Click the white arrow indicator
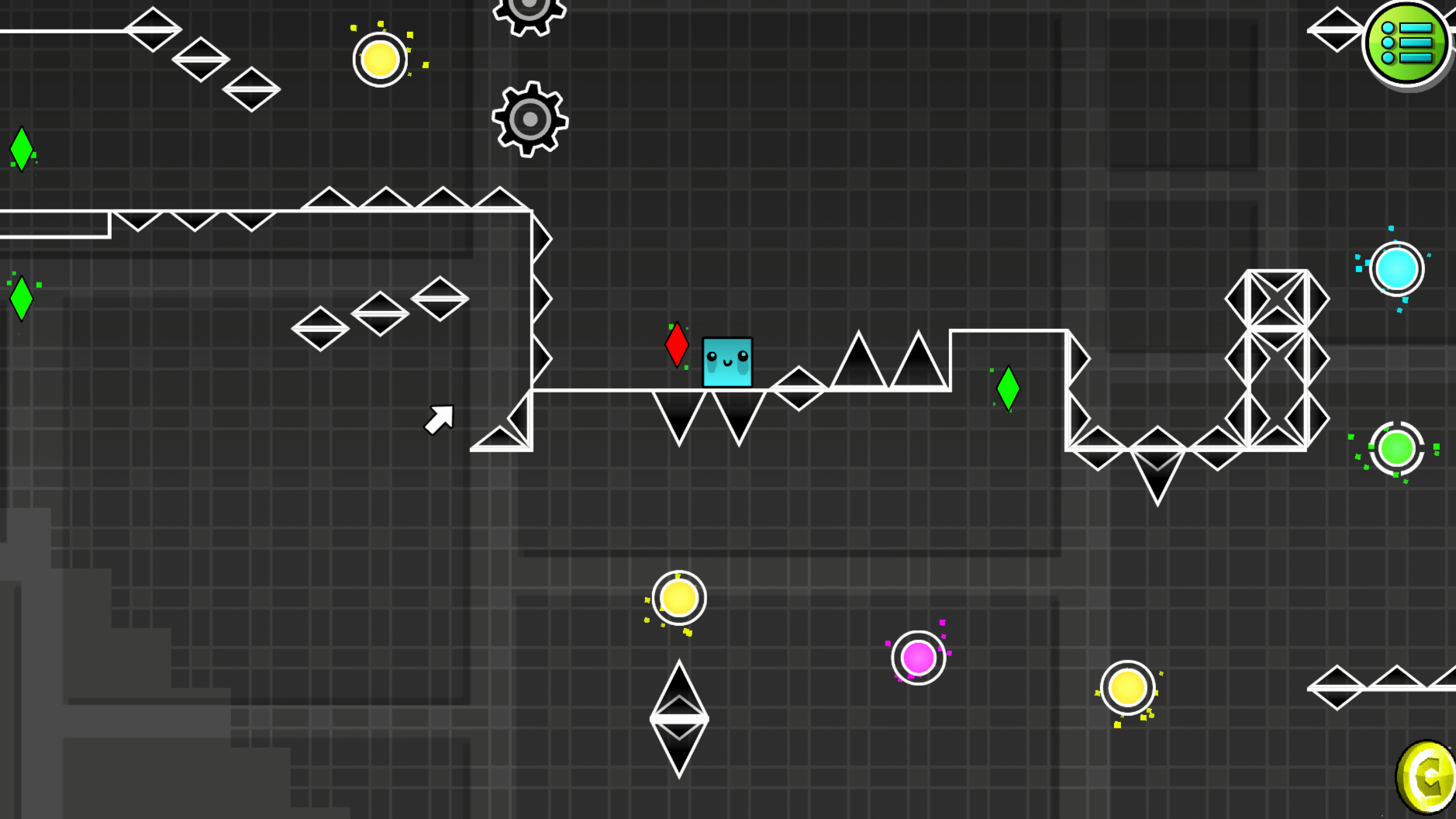The height and width of the screenshot is (819, 1456). pyautogui.click(x=439, y=417)
